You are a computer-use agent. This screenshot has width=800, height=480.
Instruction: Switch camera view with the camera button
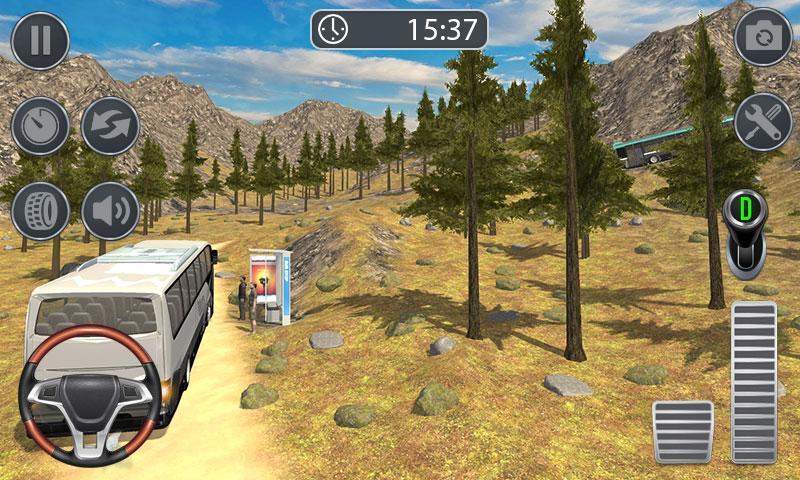[x=764, y=38]
